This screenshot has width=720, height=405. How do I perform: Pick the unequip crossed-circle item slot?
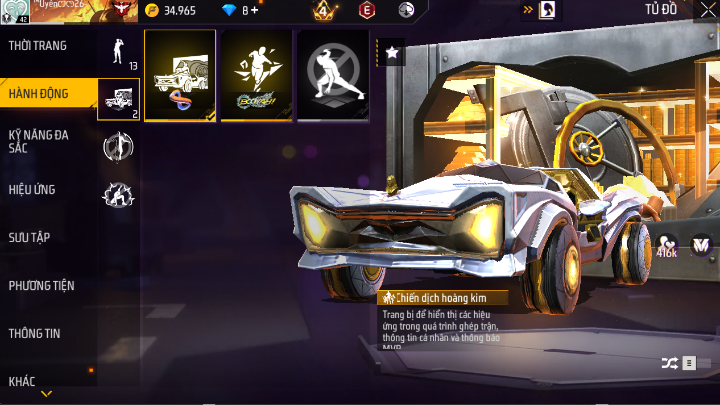pos(333,75)
